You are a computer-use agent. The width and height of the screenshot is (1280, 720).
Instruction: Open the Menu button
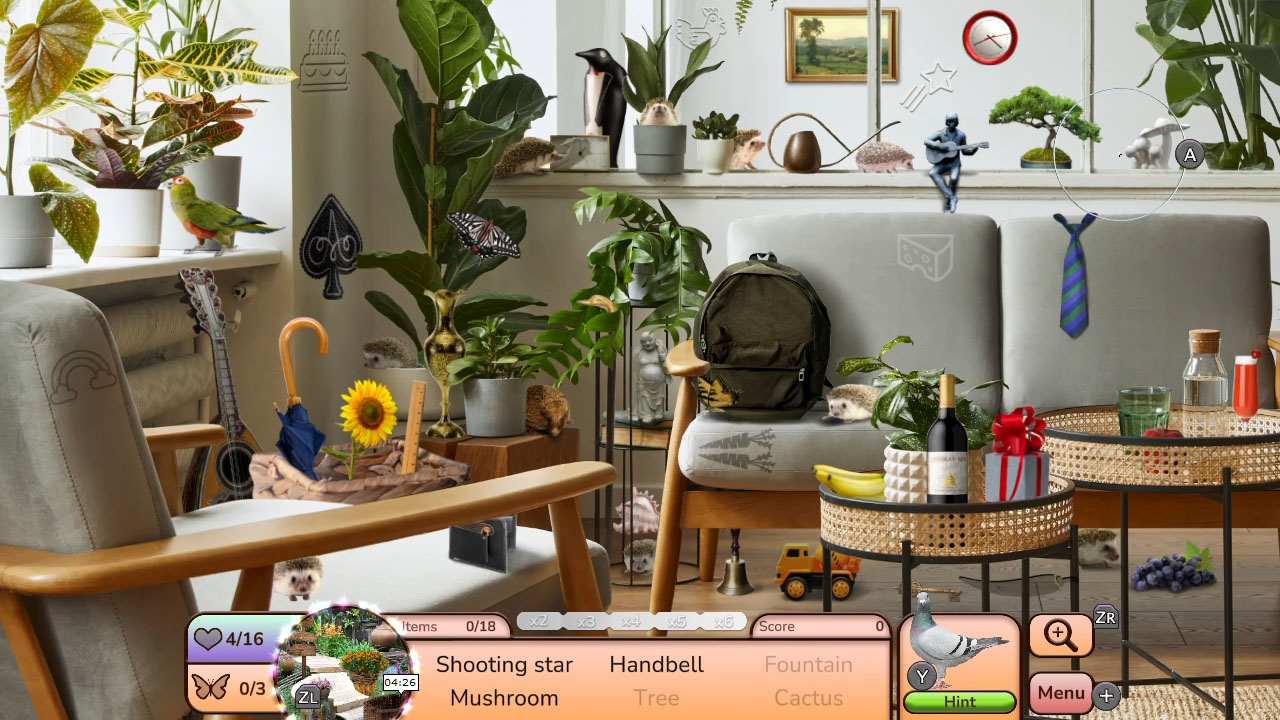[1060, 692]
